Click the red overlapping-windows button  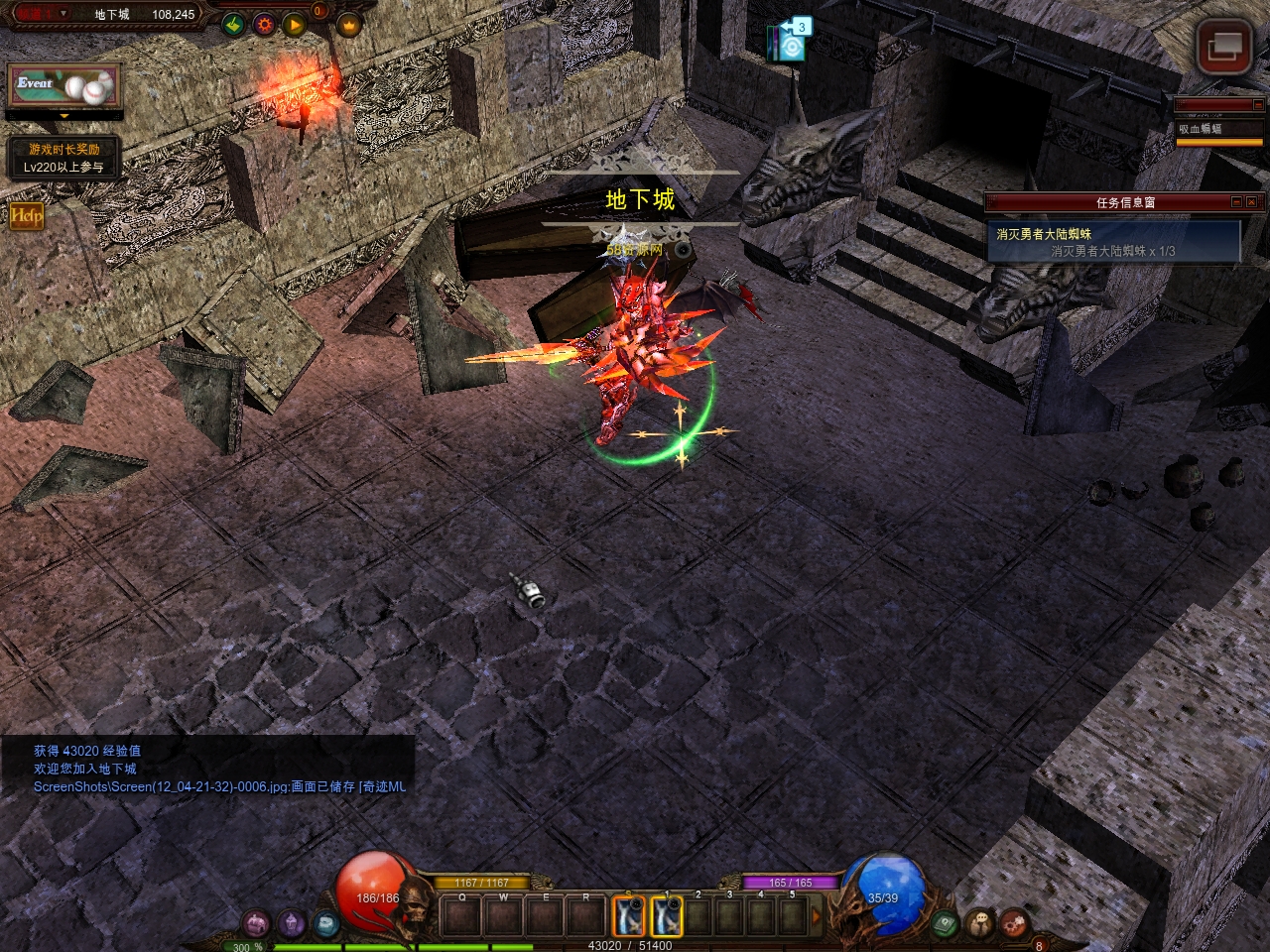pos(1223,46)
